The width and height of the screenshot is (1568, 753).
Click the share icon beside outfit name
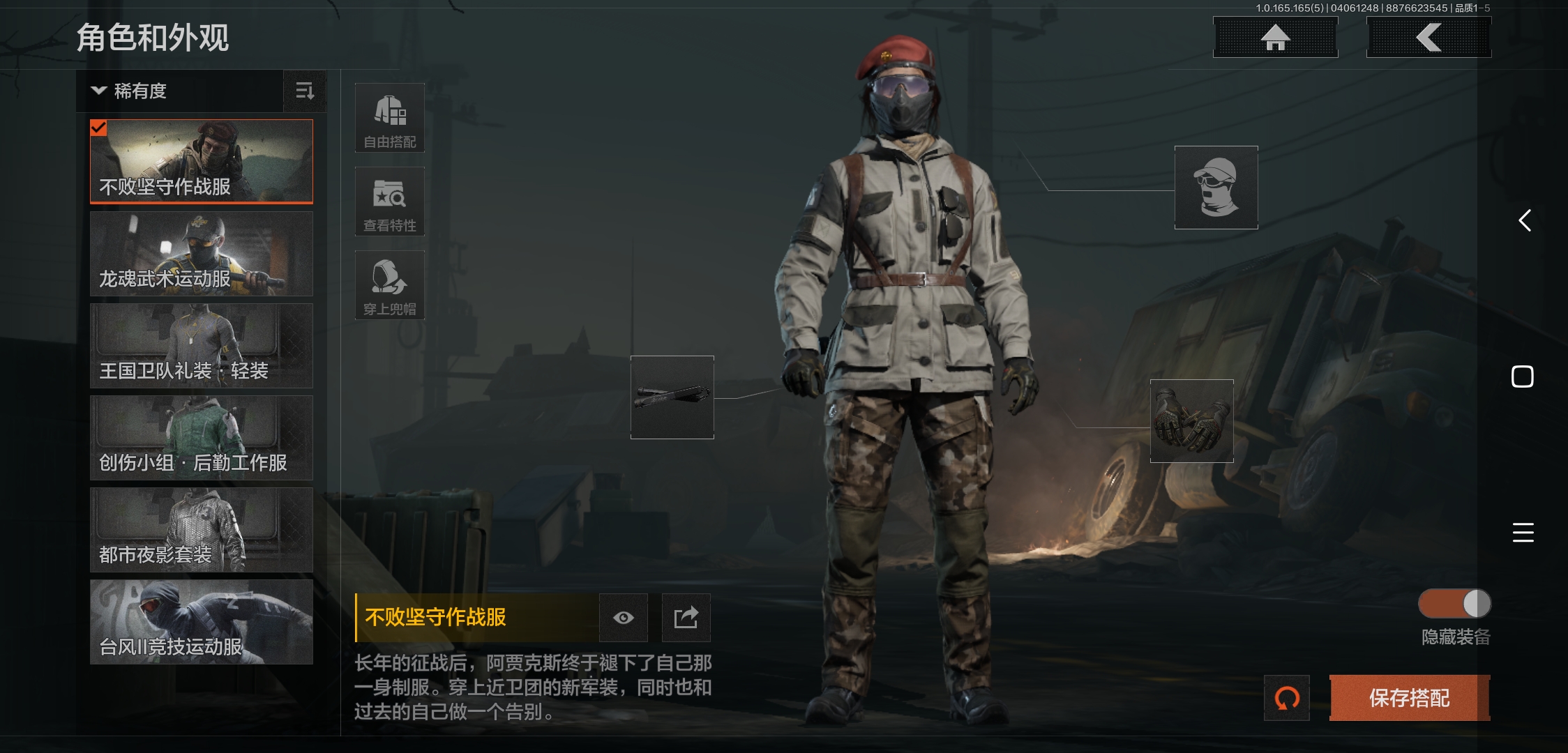click(686, 617)
